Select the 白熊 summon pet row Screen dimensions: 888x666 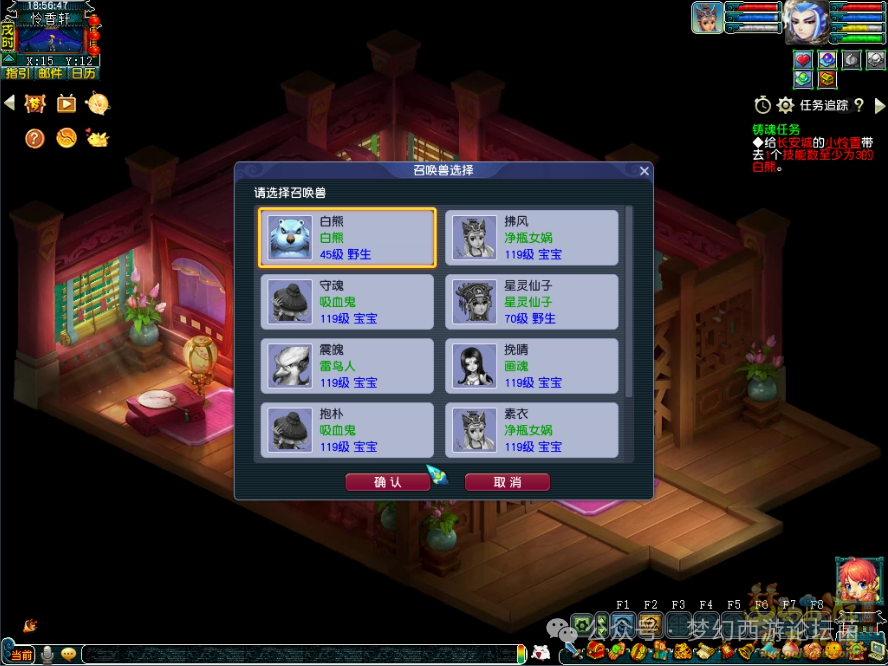(347, 238)
